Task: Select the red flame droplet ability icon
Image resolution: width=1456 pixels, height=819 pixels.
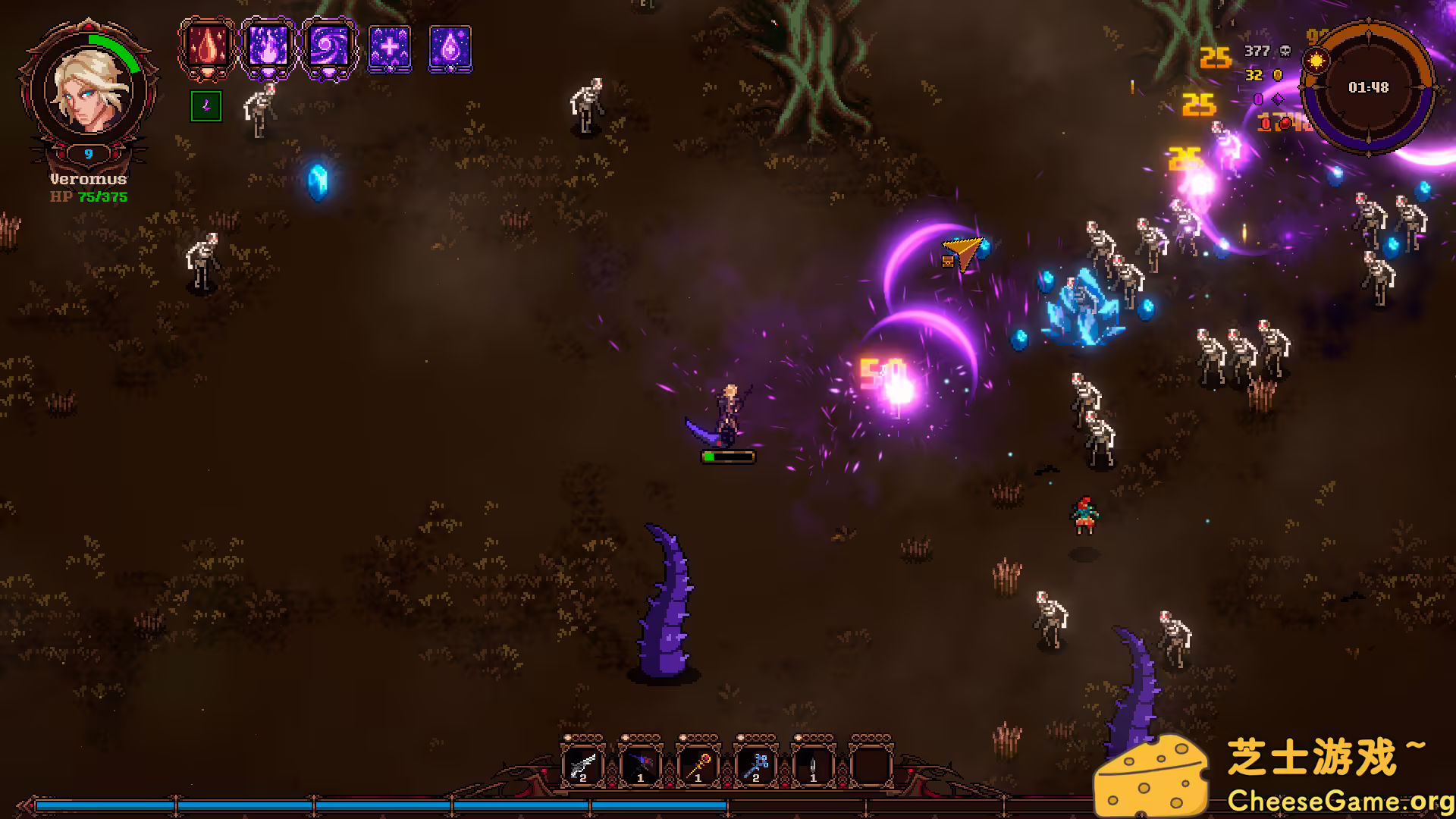Action: pos(207,47)
